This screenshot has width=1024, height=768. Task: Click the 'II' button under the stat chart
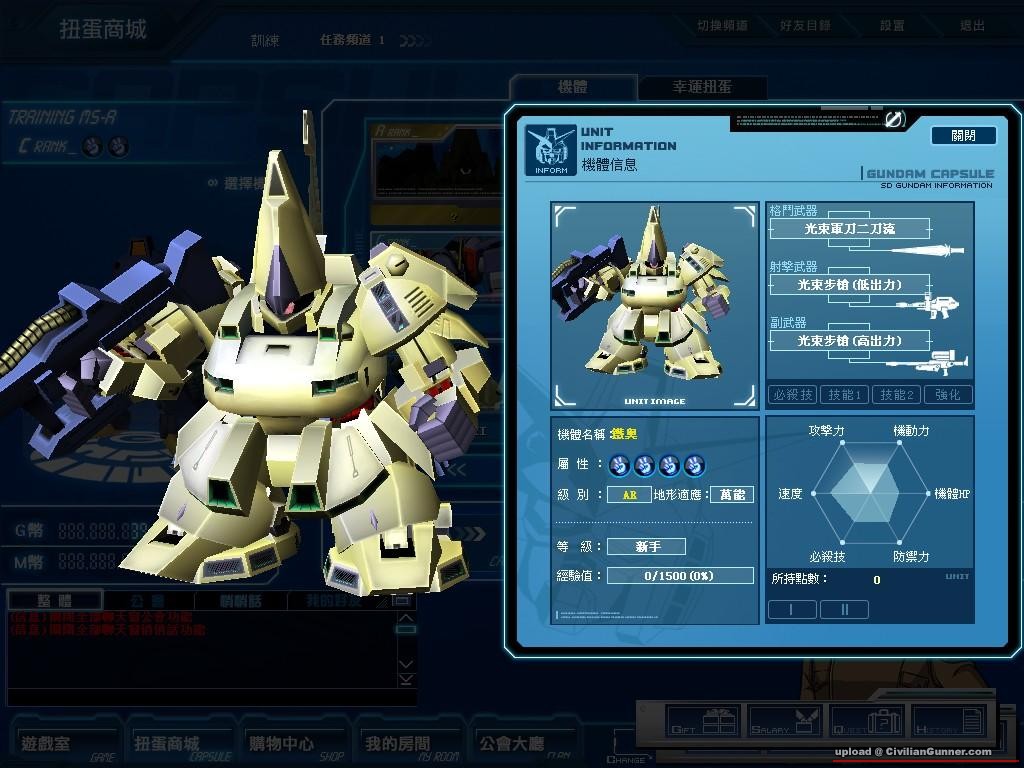point(843,609)
